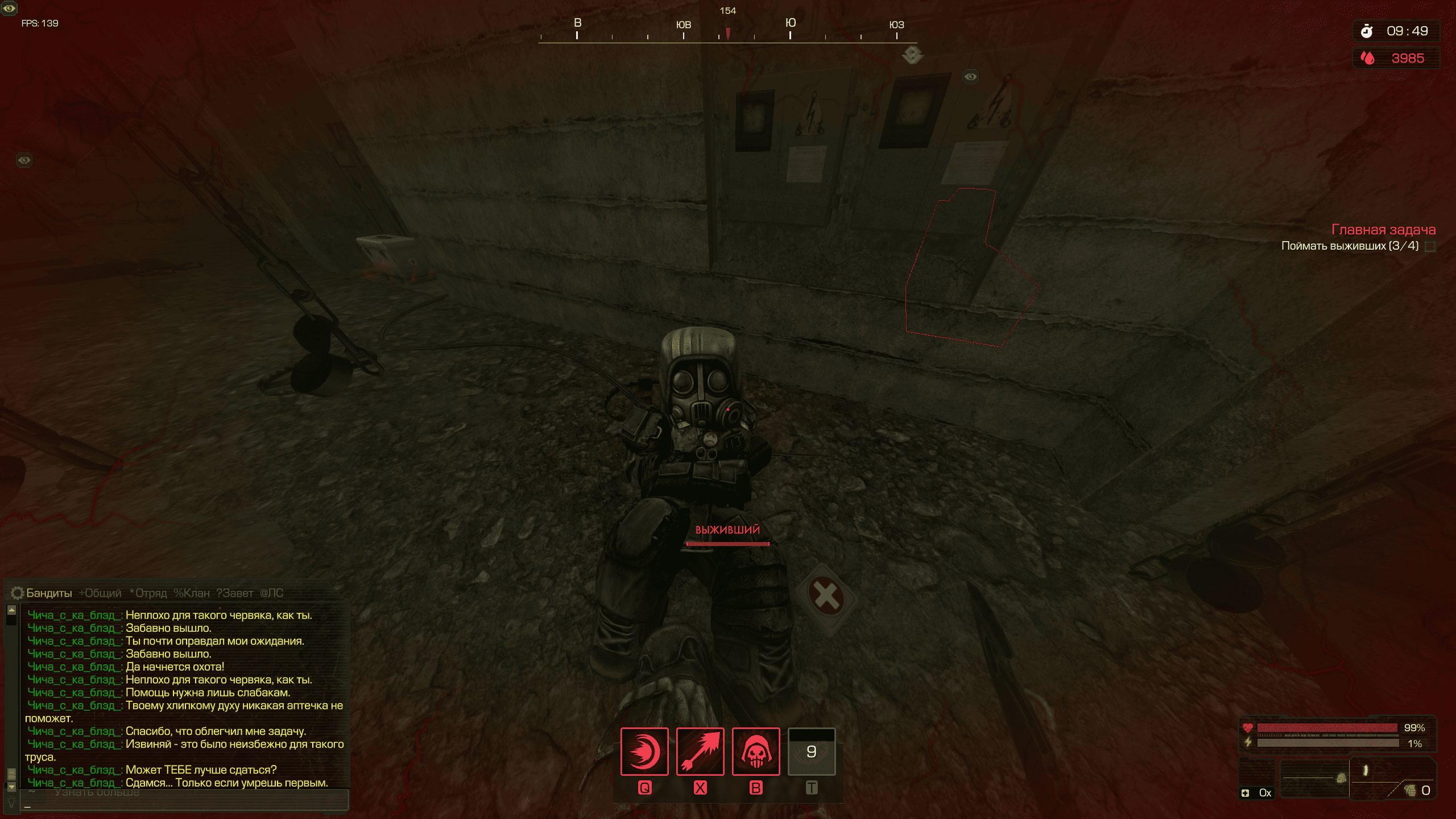Toggle the eye icon in the top-left corner

coord(9,9)
